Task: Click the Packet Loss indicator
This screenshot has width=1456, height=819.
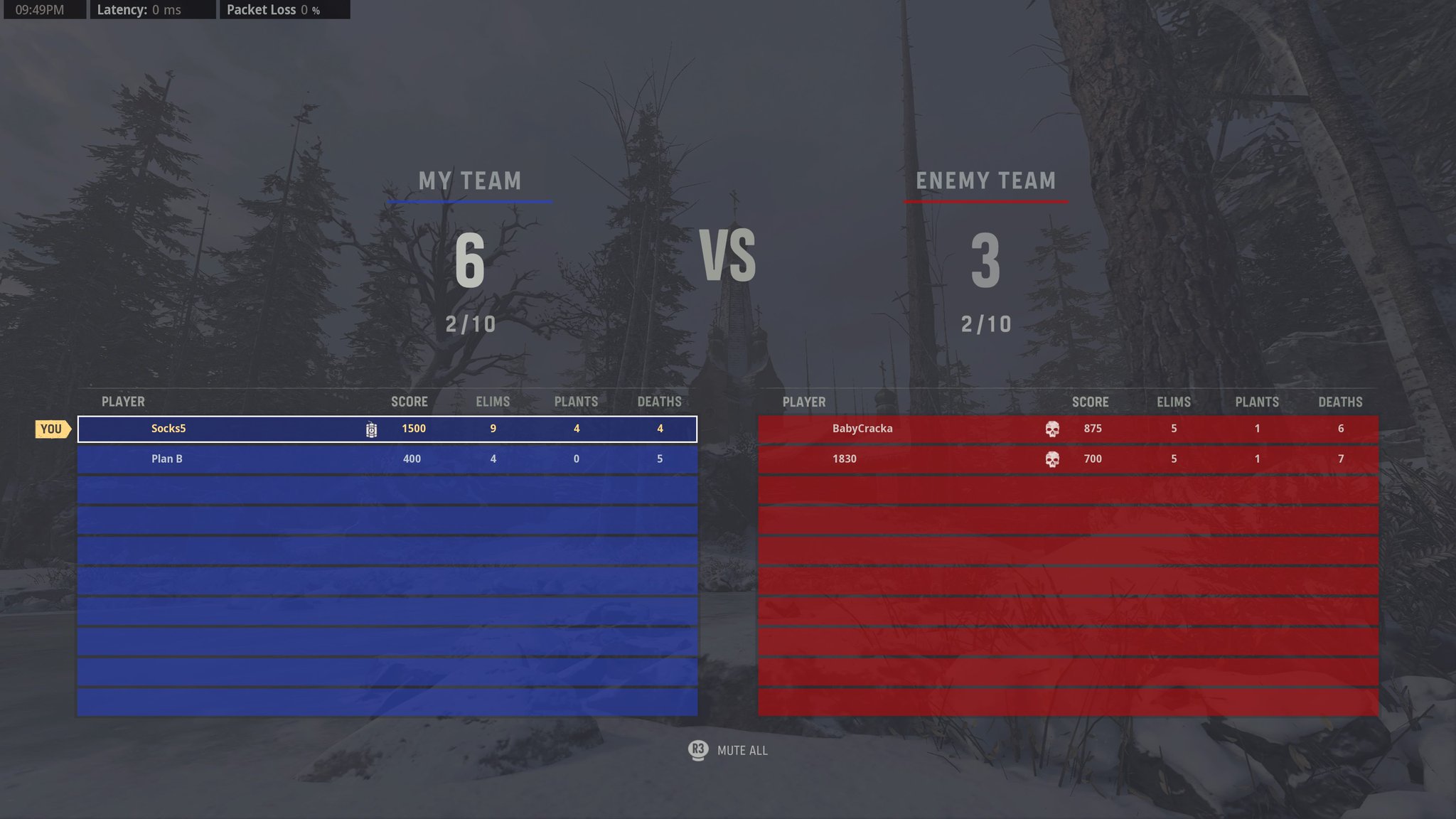Action: point(272,10)
